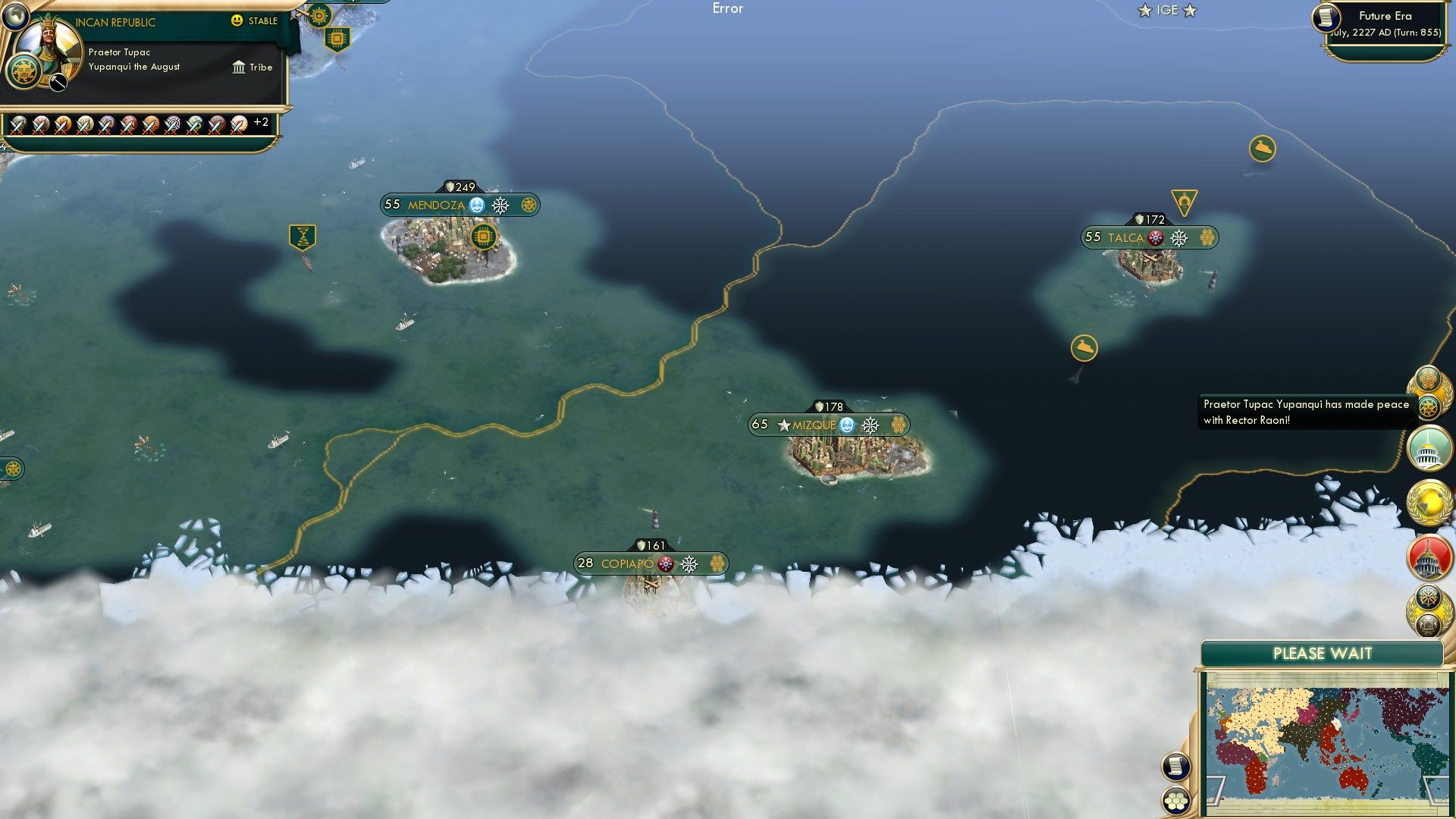The image size is (1456, 819).
Task: Click the Tribe government label
Action: pos(253,67)
